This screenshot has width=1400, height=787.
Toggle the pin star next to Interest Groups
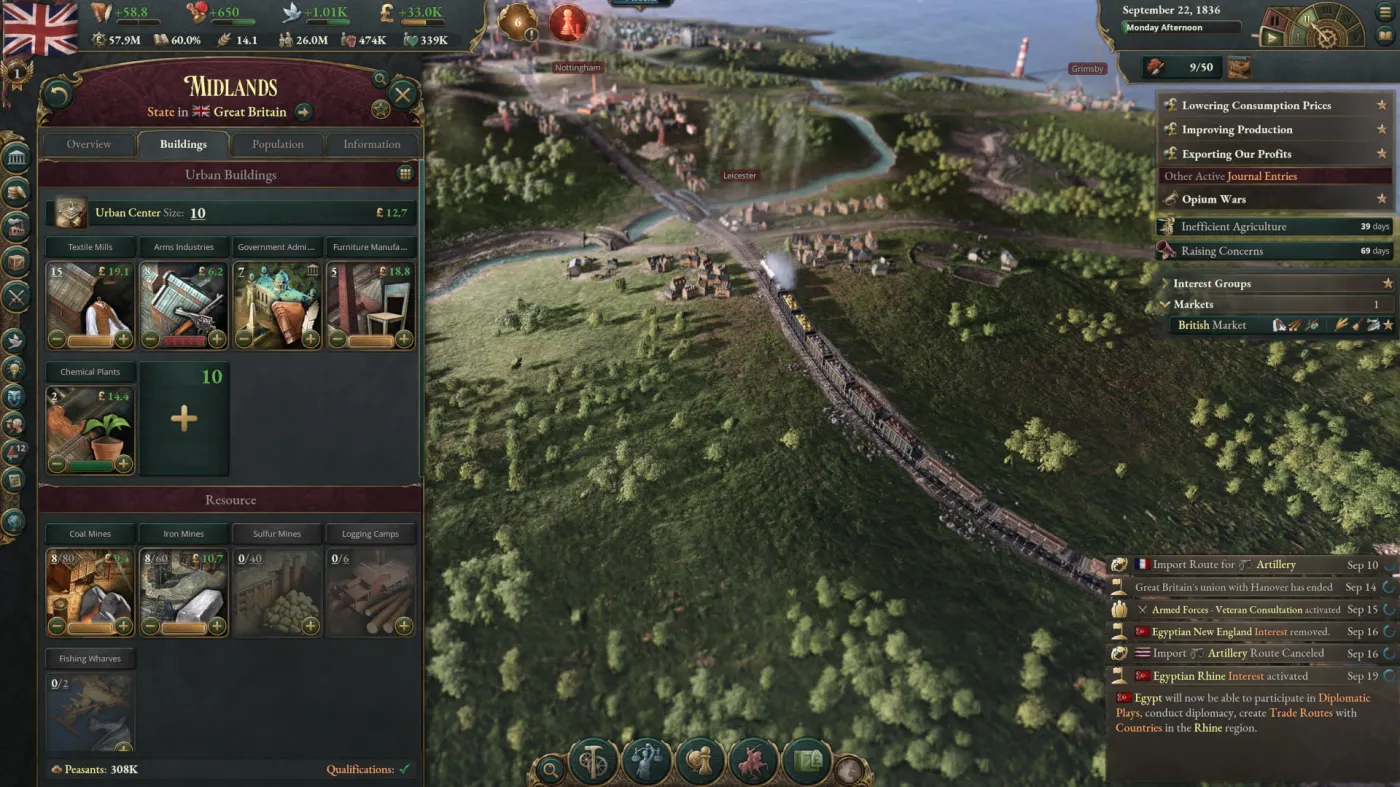[x=1386, y=283]
